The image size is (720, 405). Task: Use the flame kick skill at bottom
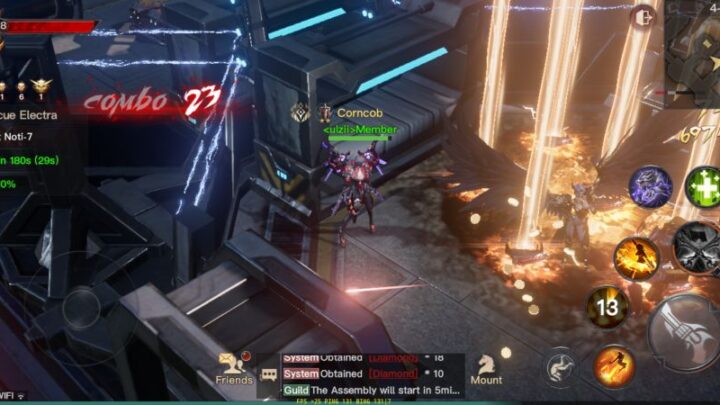pos(614,365)
